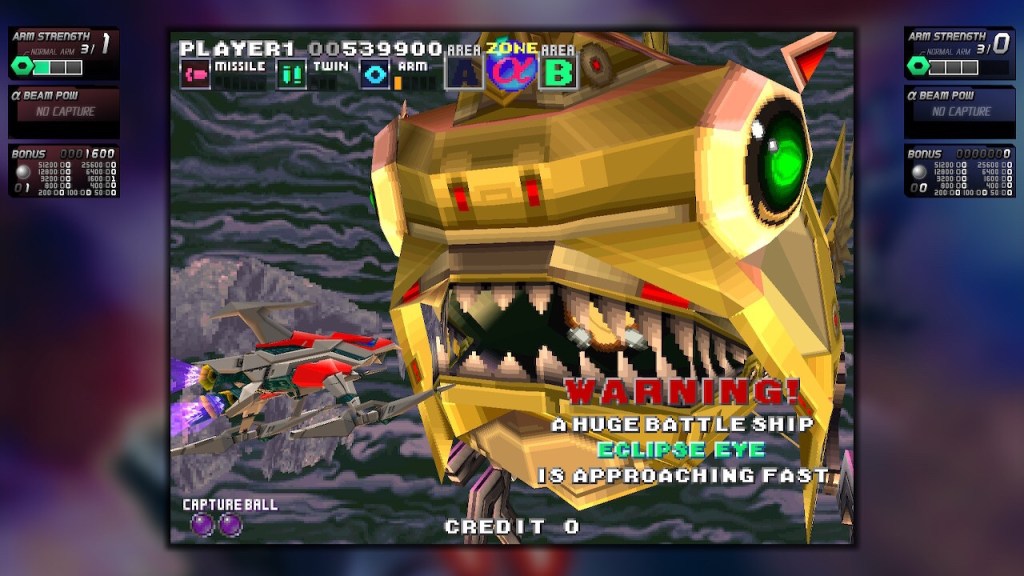Click the Zone alpha emblem
Image resolution: width=1024 pixels, height=576 pixels.
coord(512,67)
